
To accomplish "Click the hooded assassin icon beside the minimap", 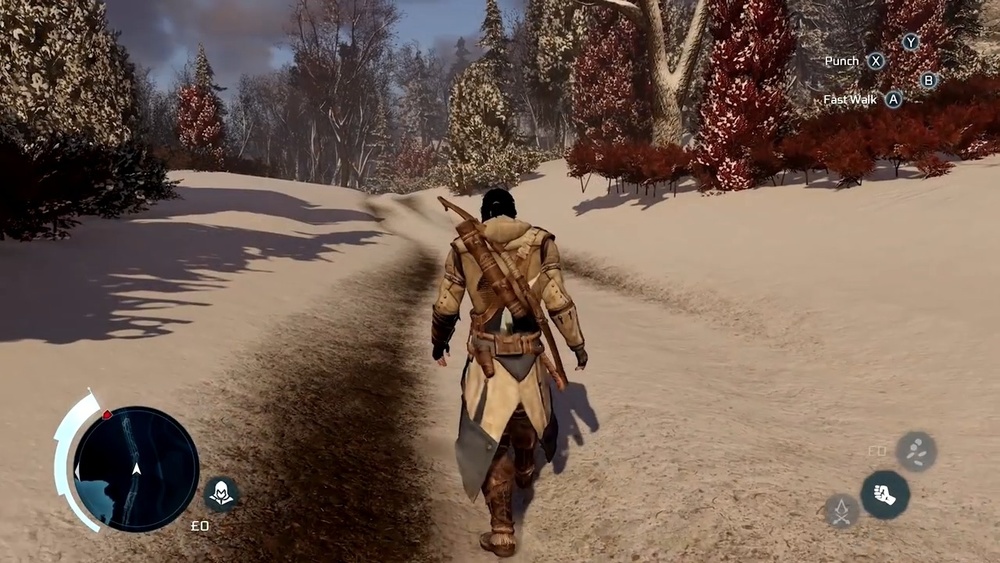I will [x=220, y=492].
